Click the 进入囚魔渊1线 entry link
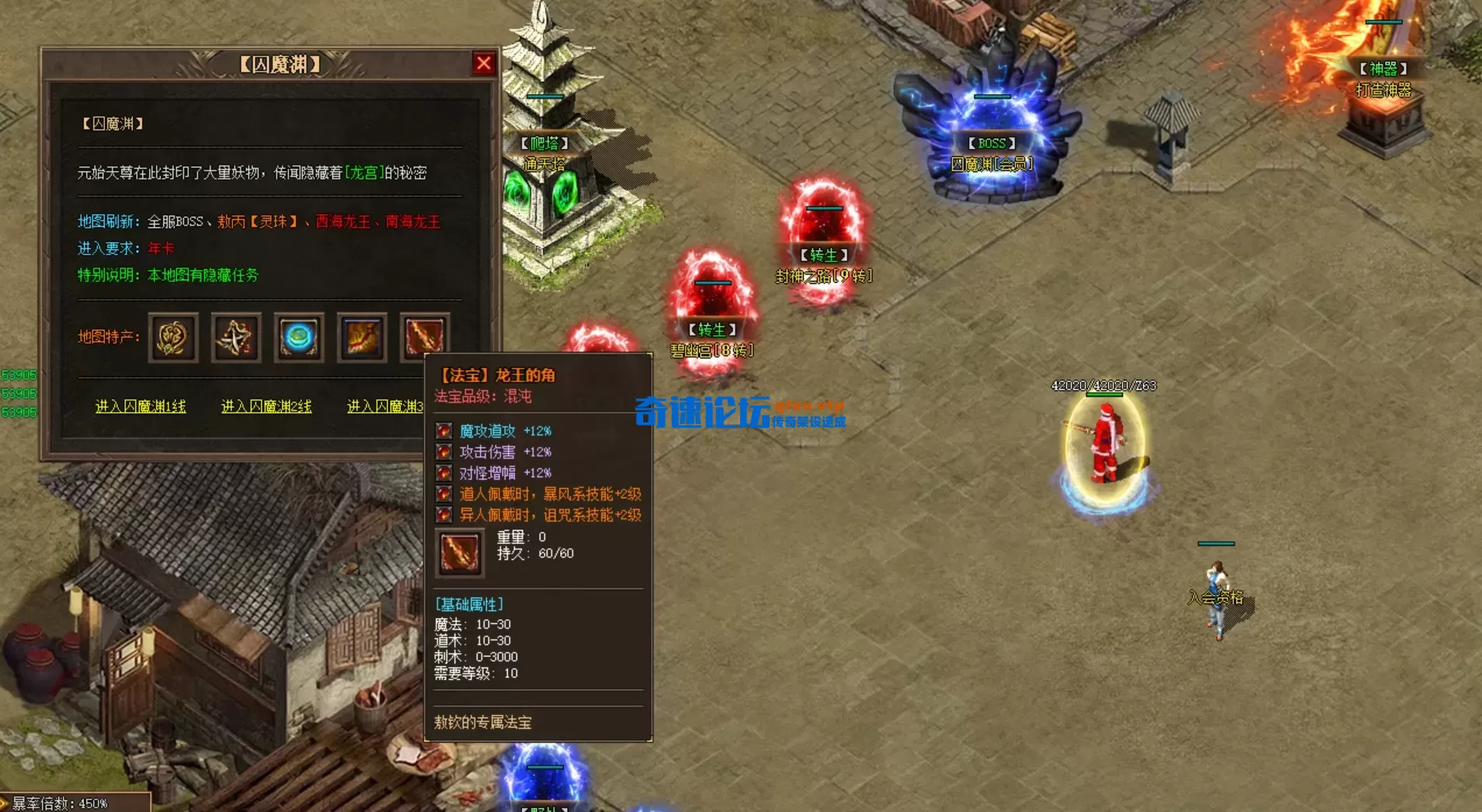The width and height of the screenshot is (1482, 812). click(142, 406)
